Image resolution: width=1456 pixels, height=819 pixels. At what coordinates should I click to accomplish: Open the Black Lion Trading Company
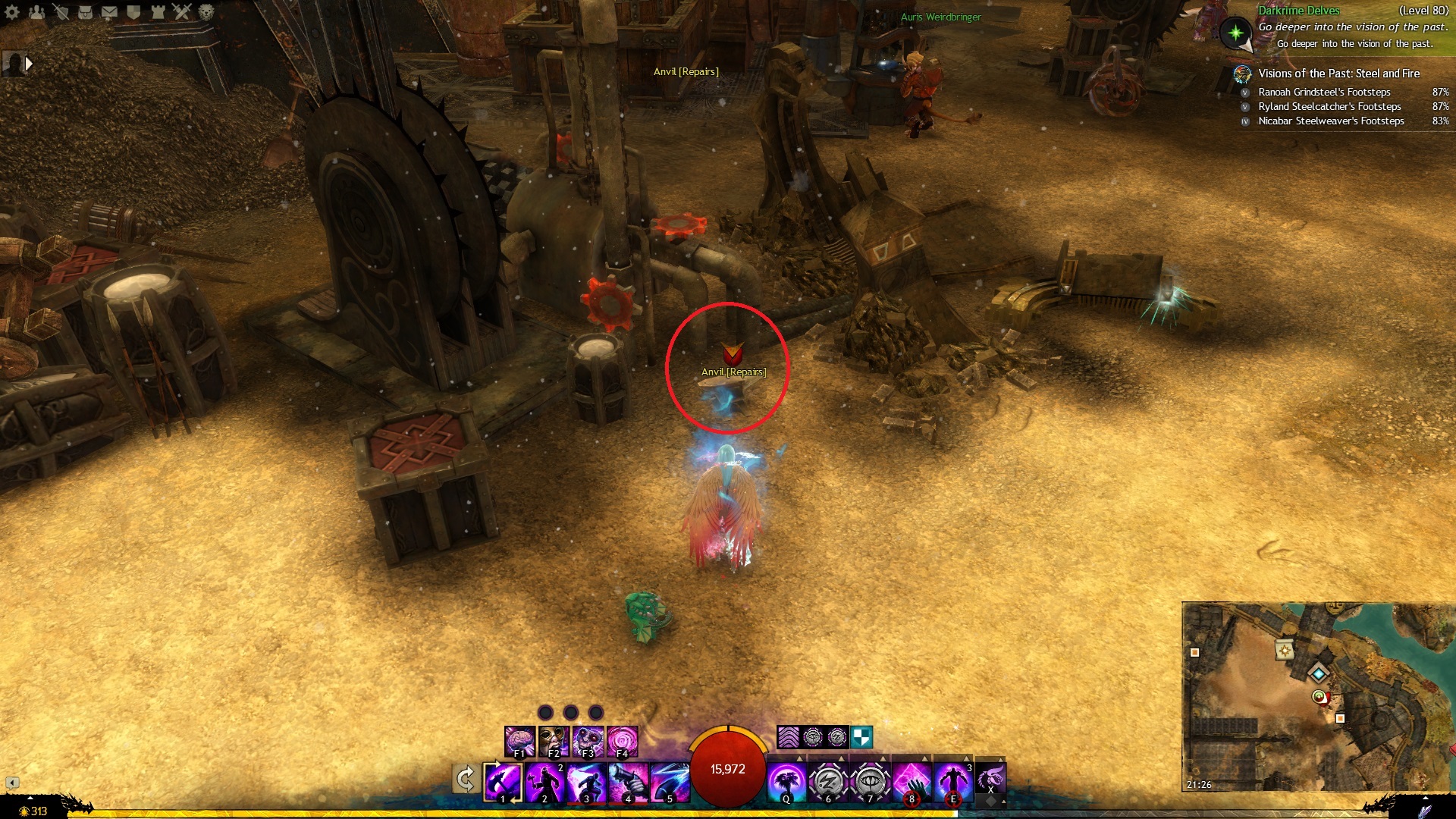coord(206,12)
